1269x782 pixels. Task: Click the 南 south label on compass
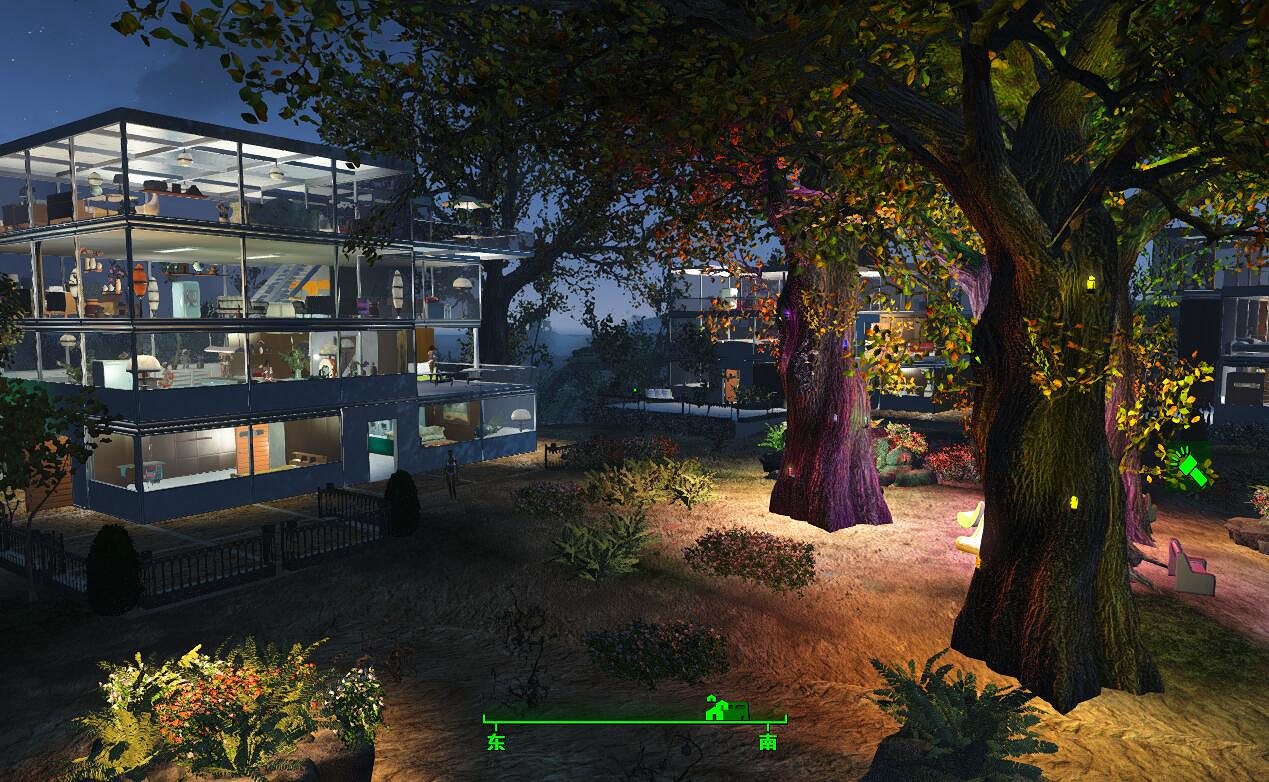(x=767, y=742)
